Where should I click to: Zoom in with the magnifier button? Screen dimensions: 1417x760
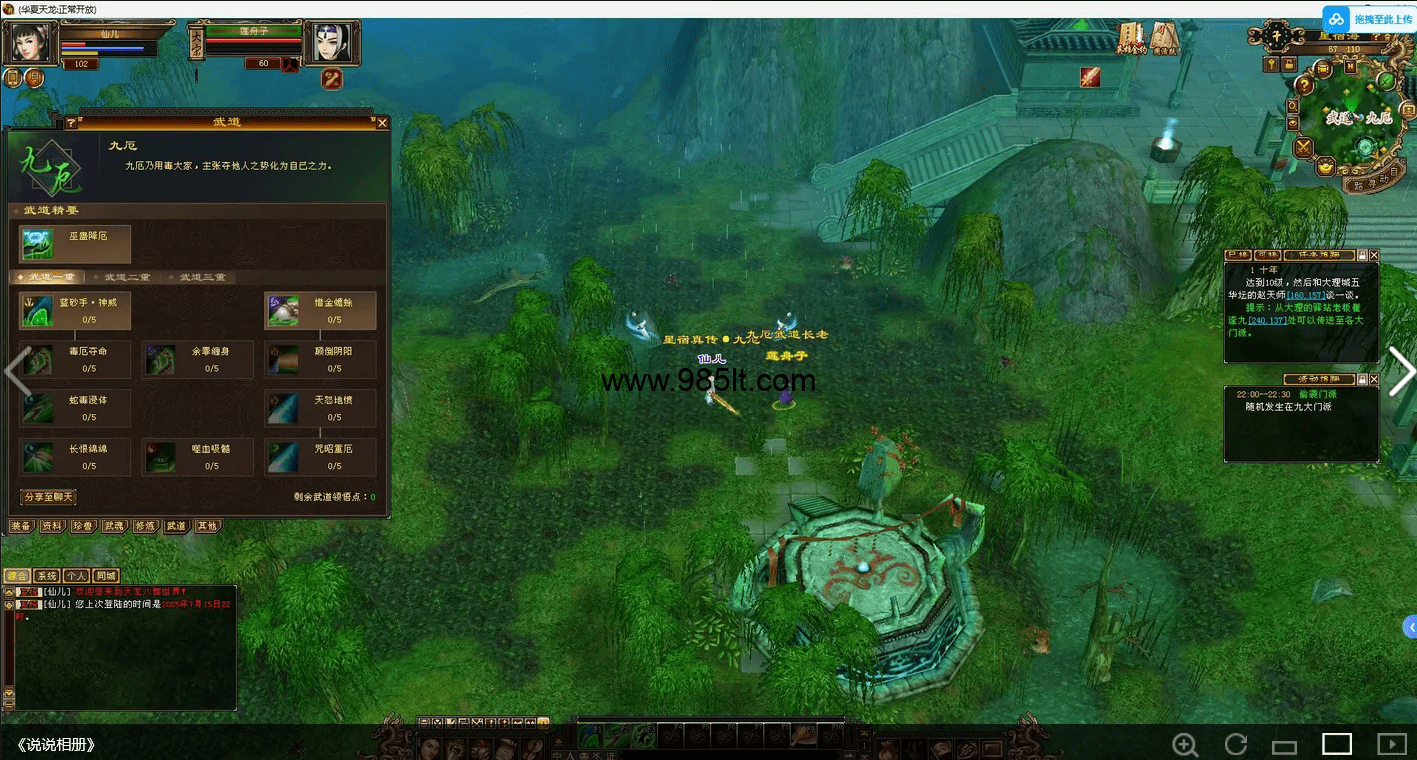1185,744
